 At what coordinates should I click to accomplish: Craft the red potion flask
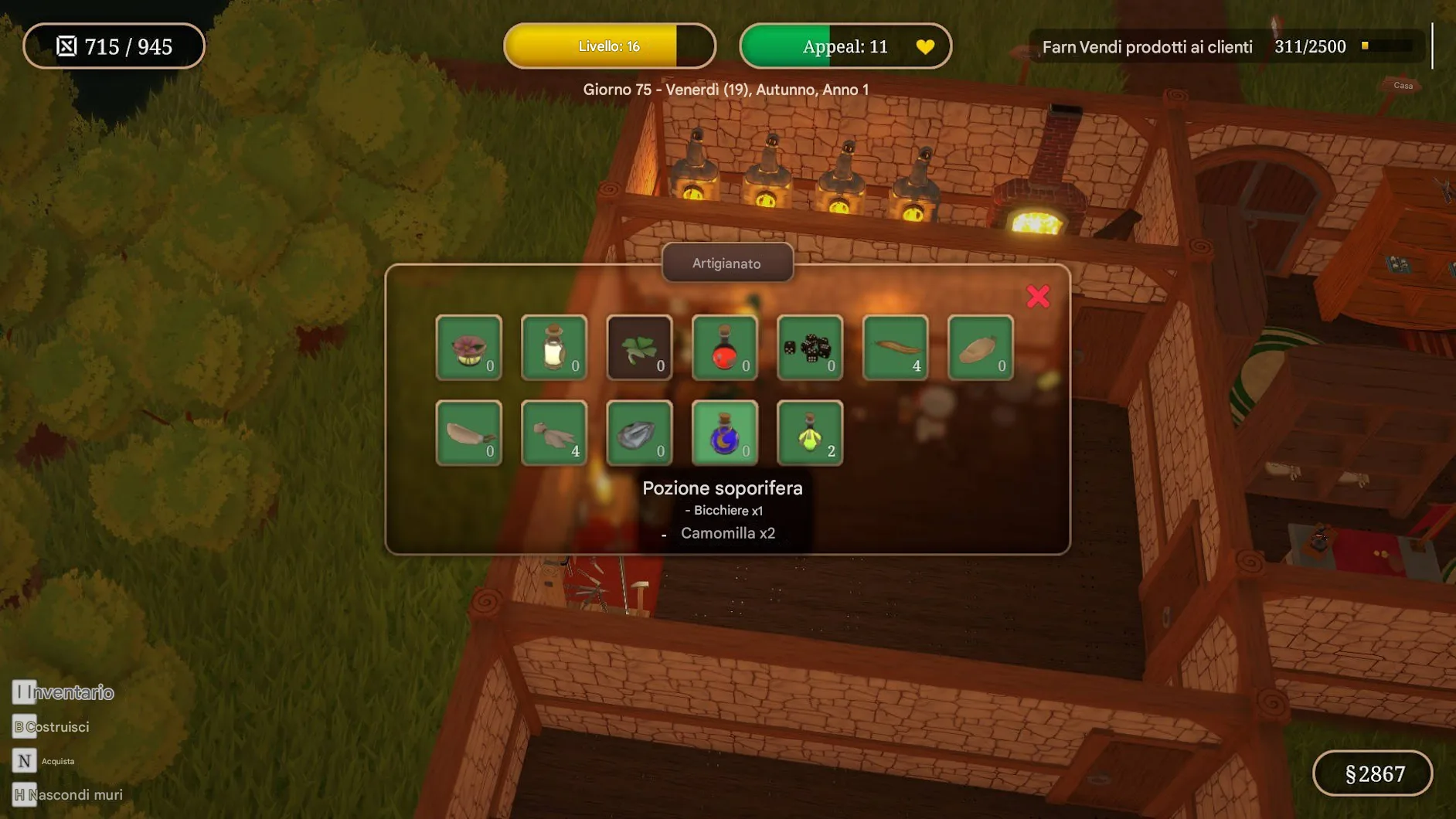tap(724, 348)
